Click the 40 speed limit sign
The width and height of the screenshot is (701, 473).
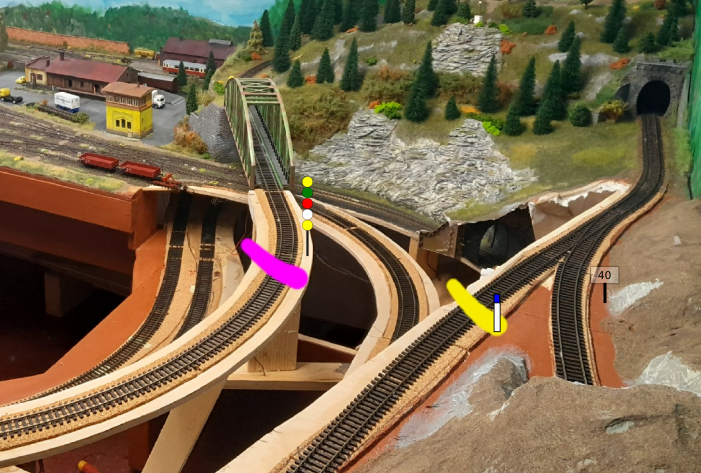(604, 275)
